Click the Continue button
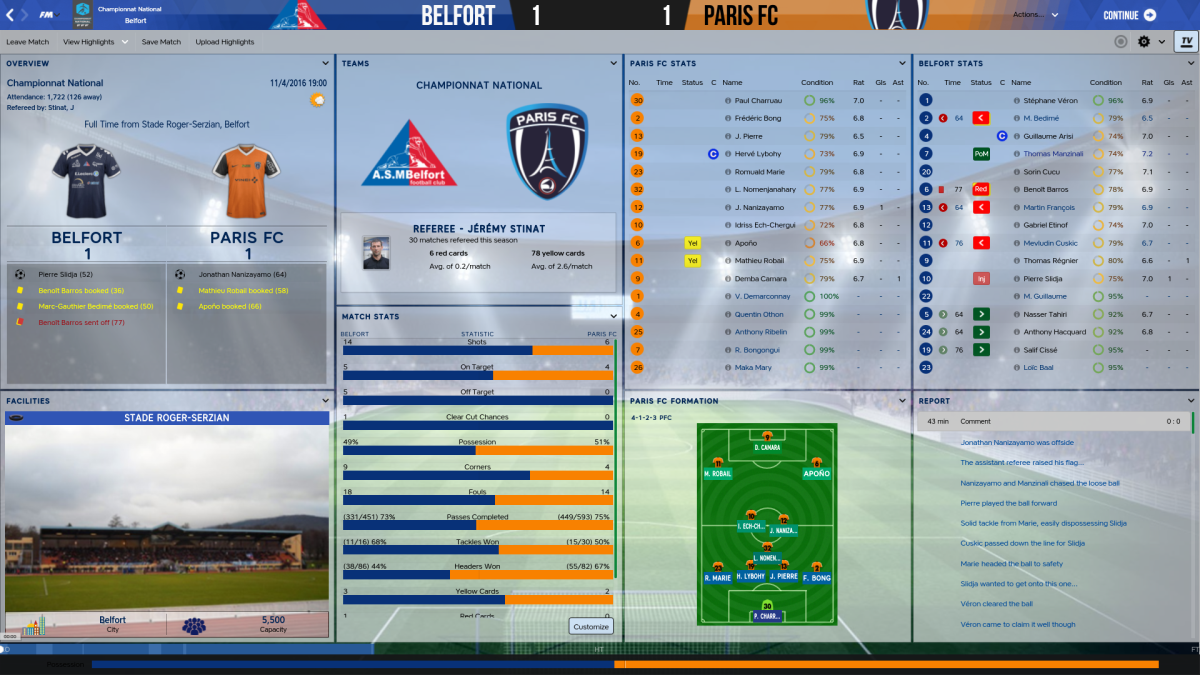The image size is (1200, 675). (1129, 15)
